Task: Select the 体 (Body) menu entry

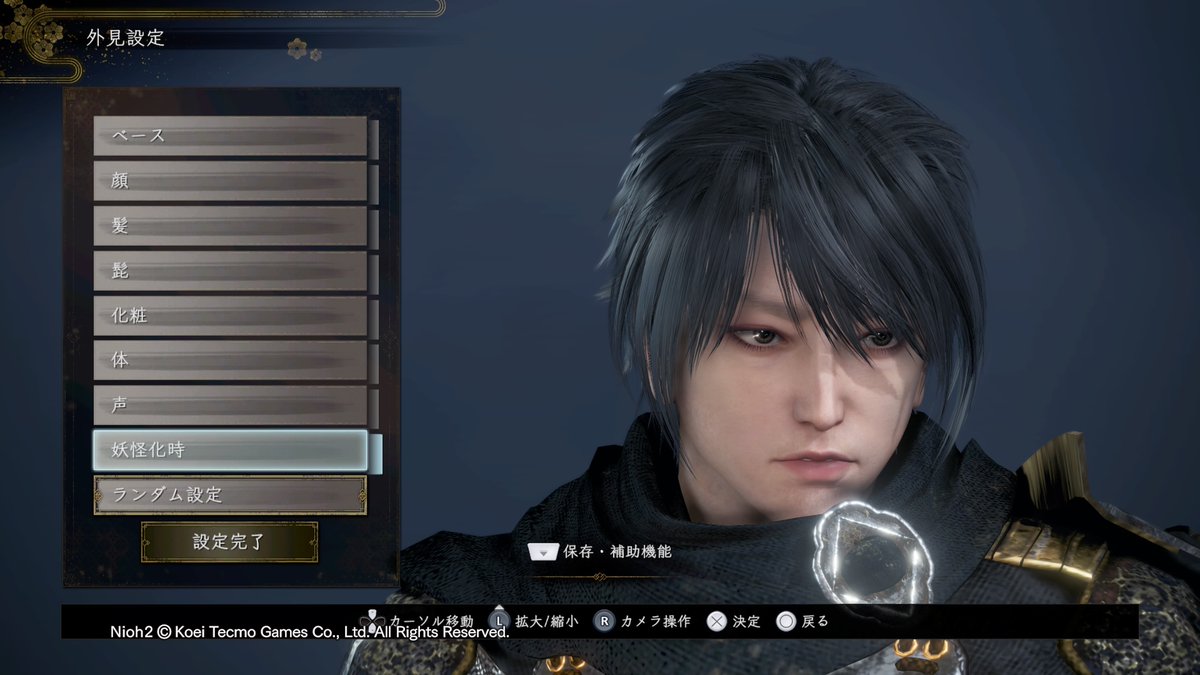Action: (x=231, y=361)
